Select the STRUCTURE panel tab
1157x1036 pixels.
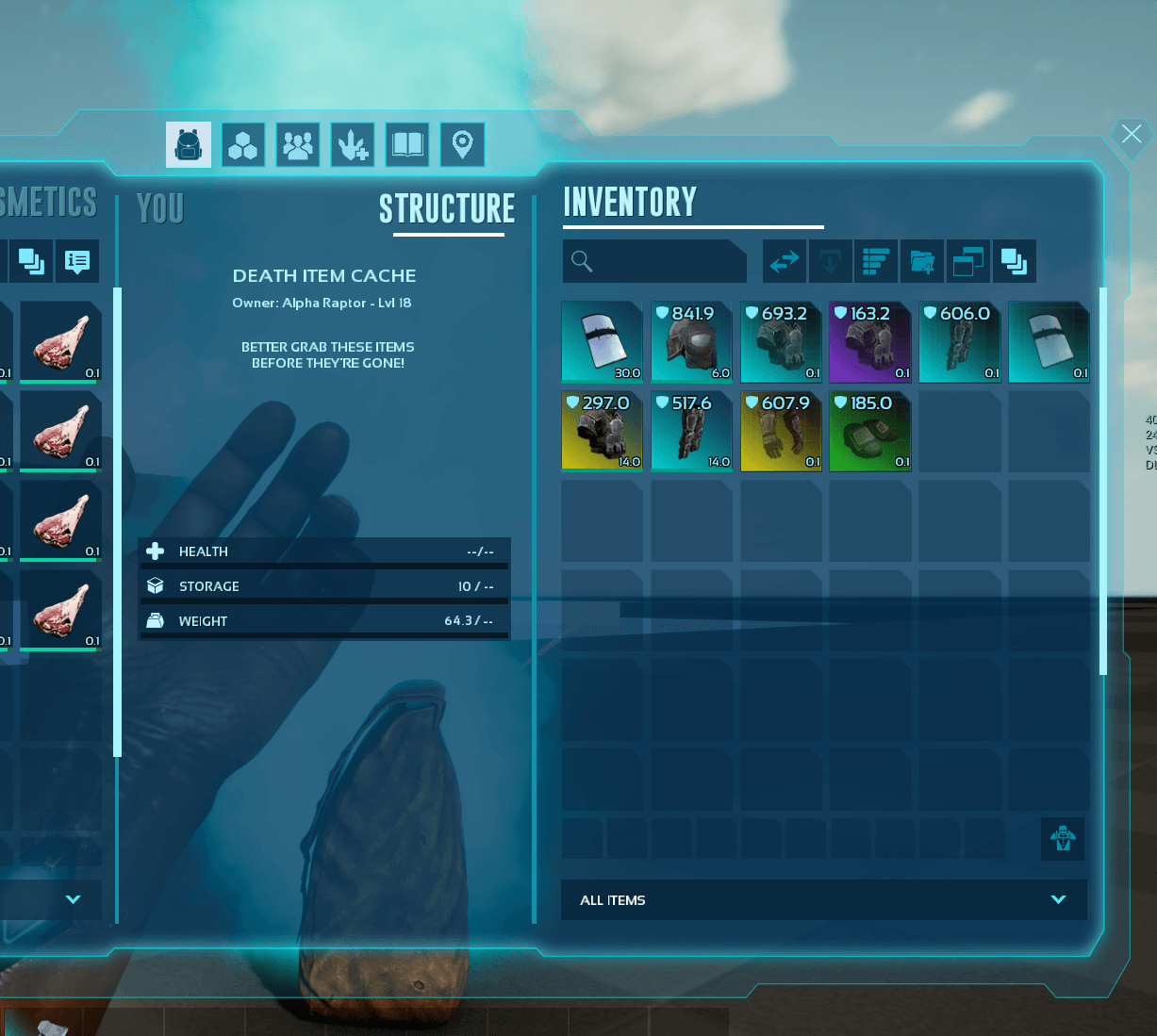pyautogui.click(x=447, y=208)
